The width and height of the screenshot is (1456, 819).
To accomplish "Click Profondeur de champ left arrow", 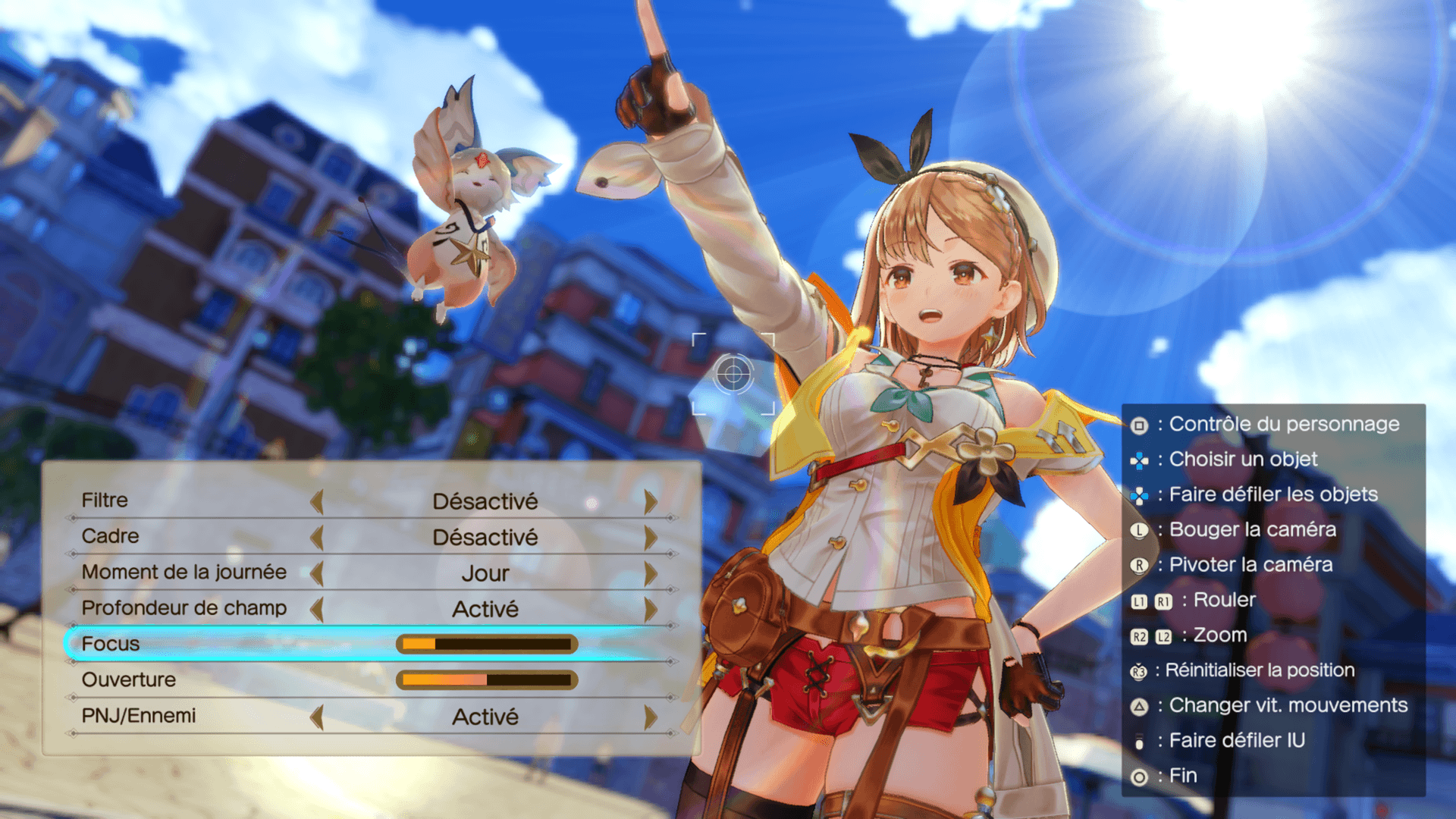I will point(317,609).
